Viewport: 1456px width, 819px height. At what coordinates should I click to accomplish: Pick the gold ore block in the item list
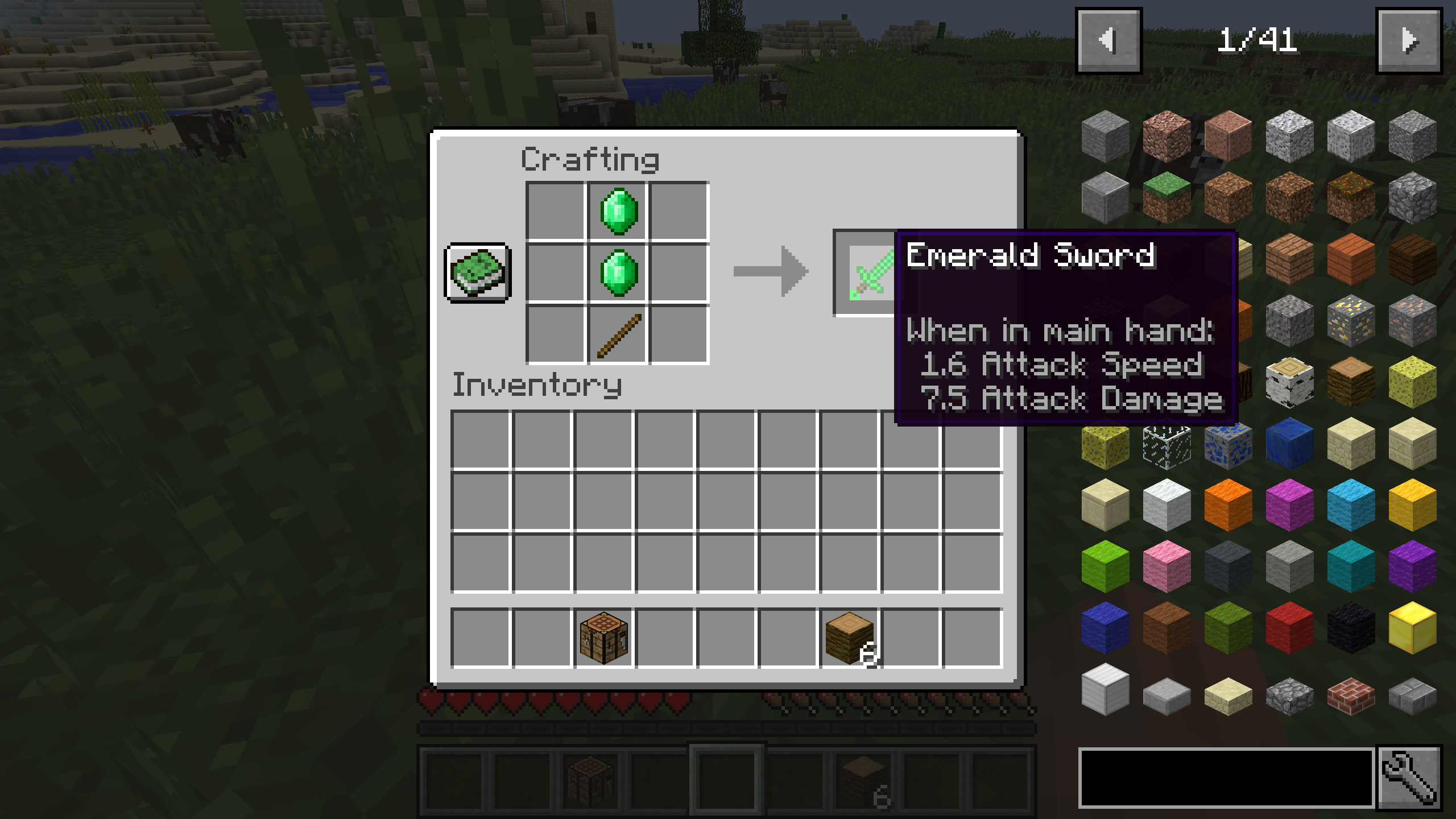(x=1351, y=321)
